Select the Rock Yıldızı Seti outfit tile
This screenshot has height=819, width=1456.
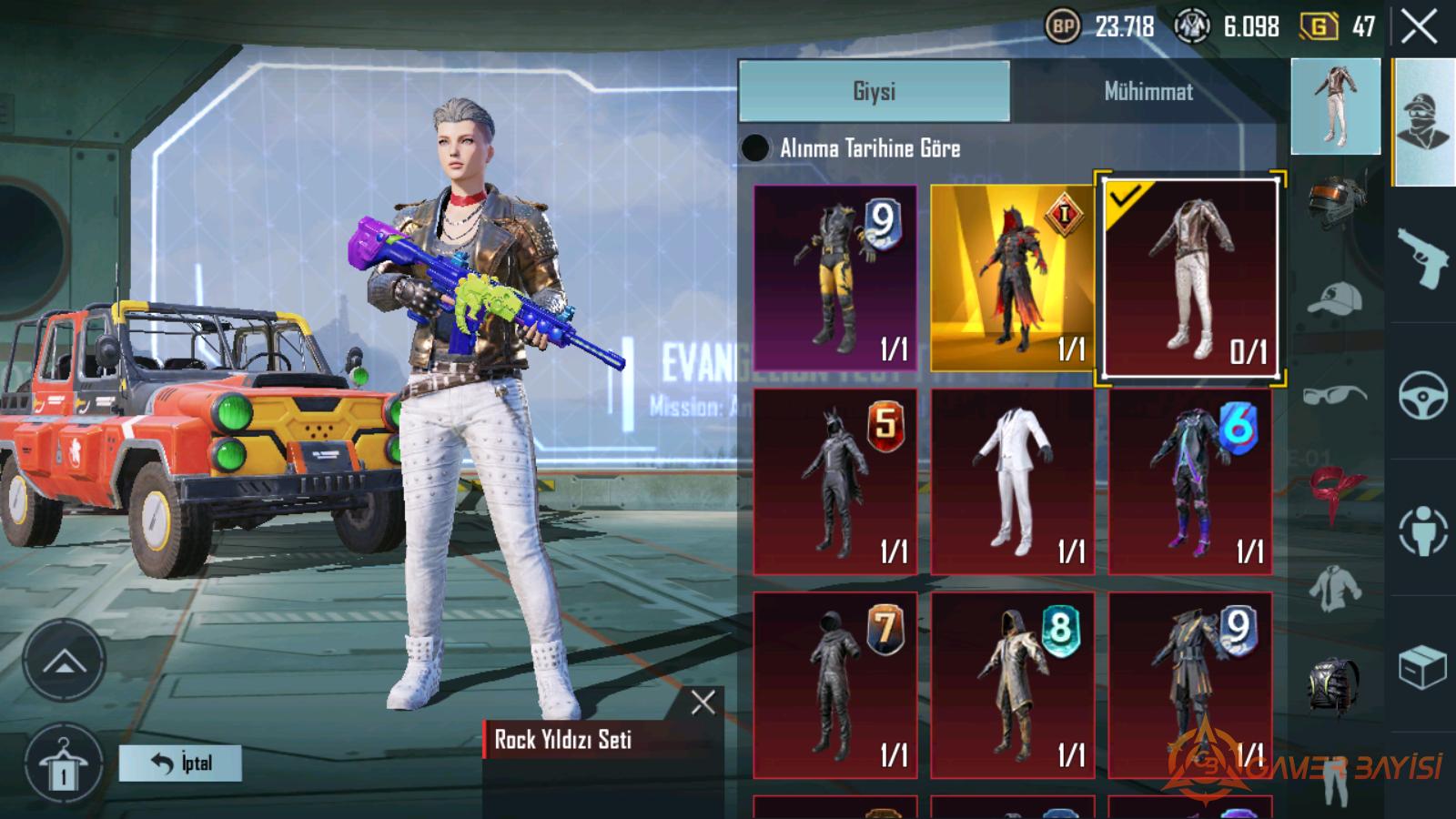click(1189, 278)
